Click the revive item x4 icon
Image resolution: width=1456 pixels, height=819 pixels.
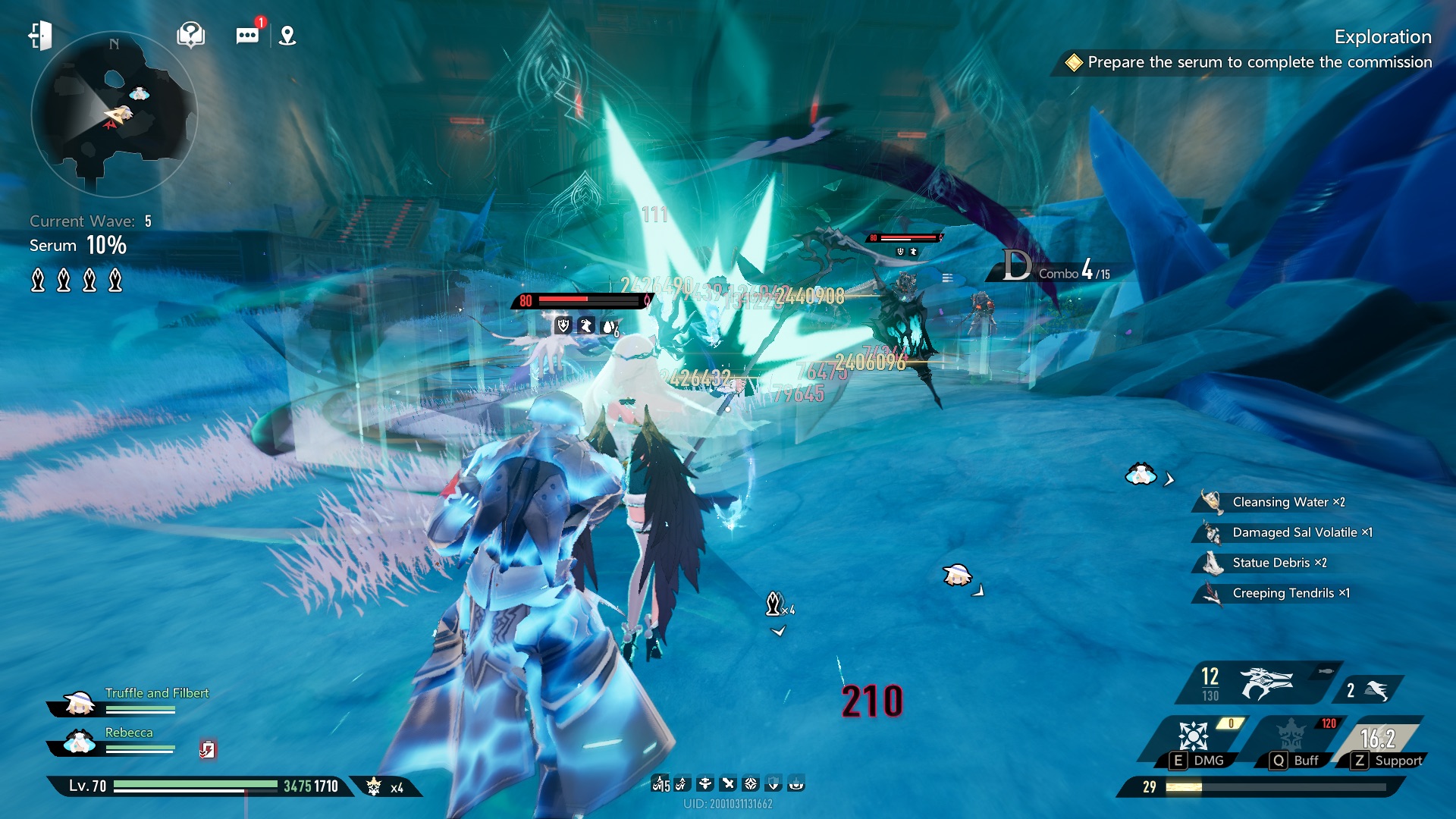(x=385, y=787)
